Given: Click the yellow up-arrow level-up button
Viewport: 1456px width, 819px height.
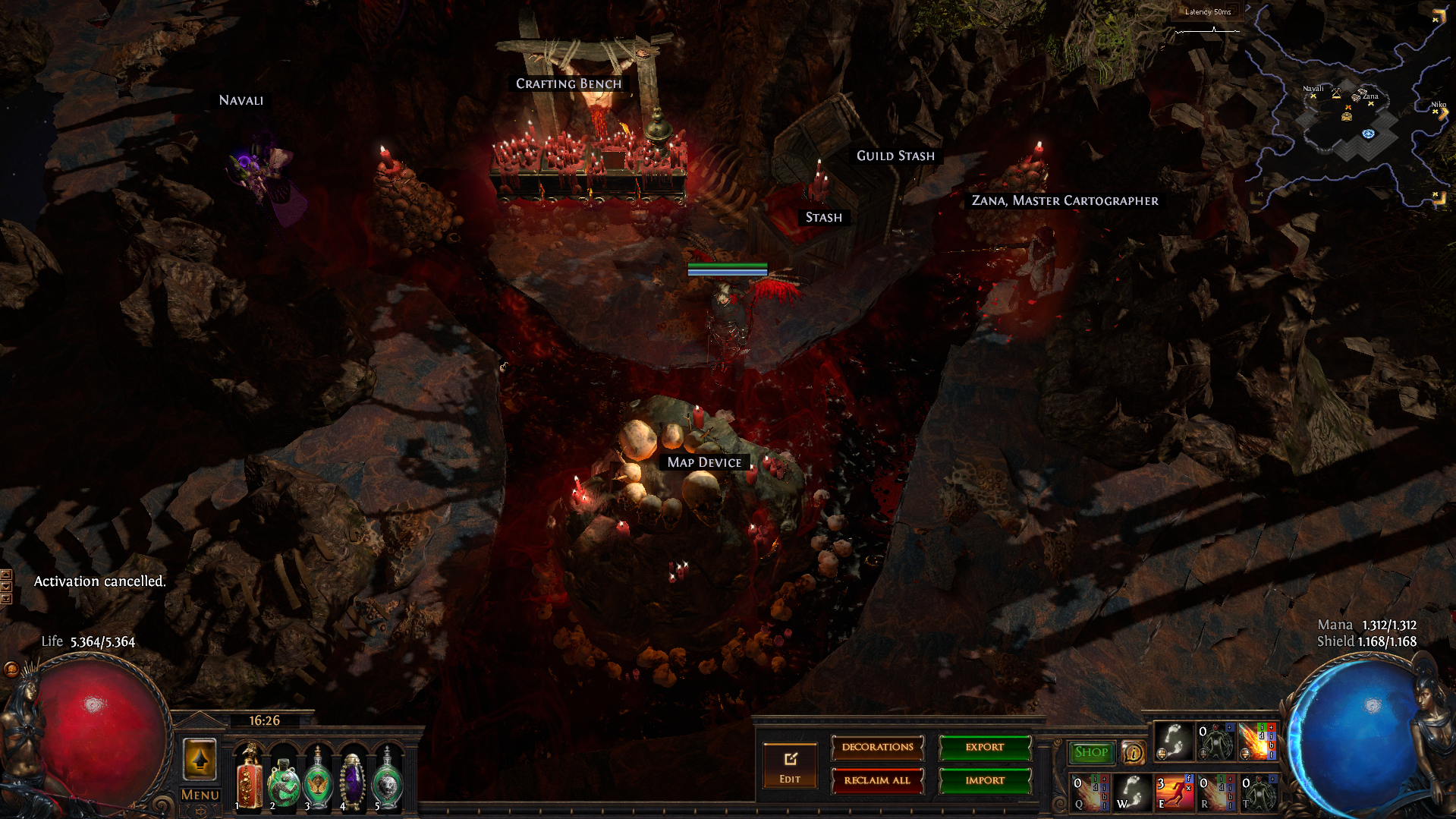Looking at the screenshot, I should pyautogui.click(x=200, y=759).
